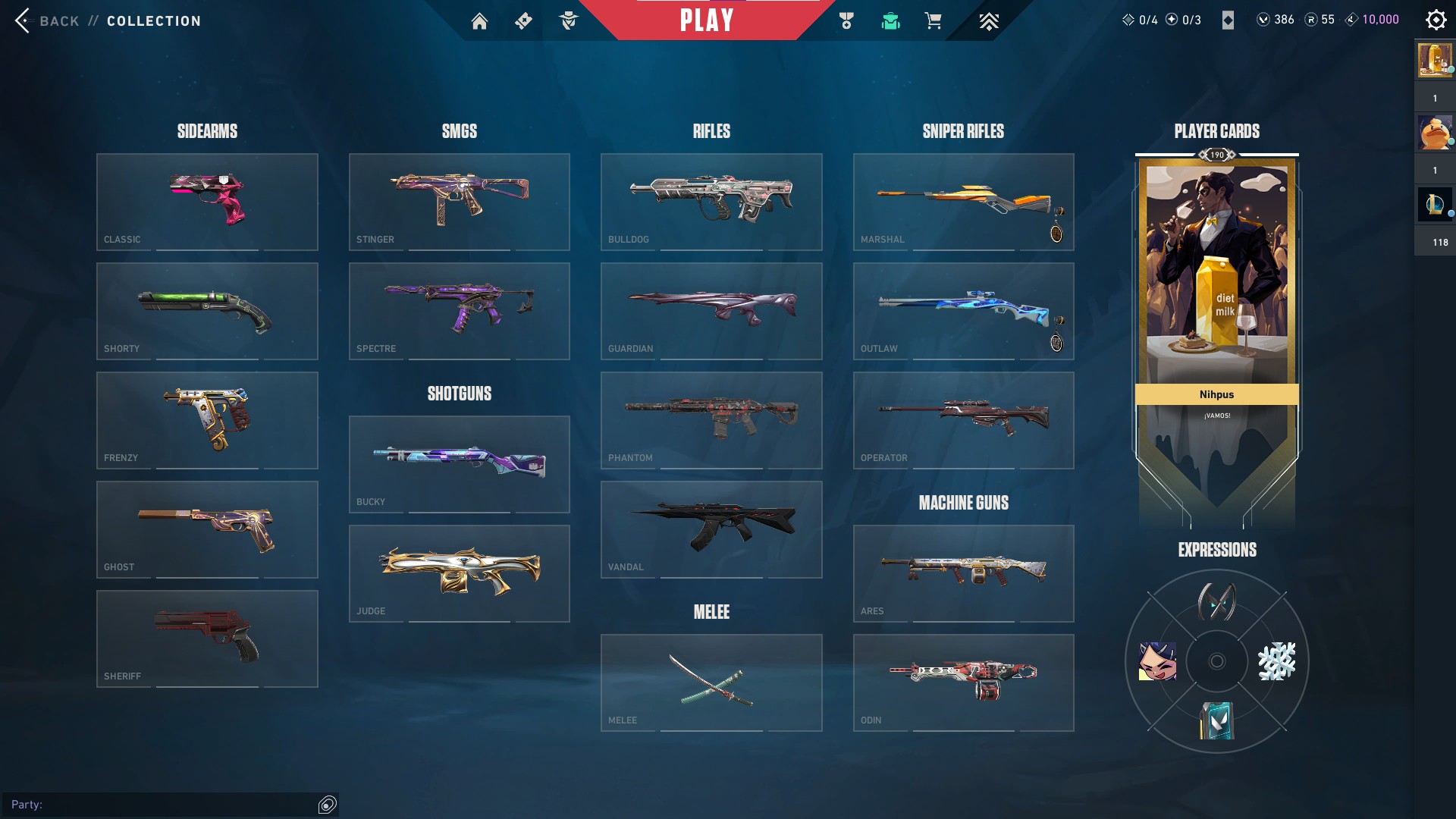The width and height of the screenshot is (1456, 819).
Task: Open the Sheriff skin slot
Action: point(207,639)
